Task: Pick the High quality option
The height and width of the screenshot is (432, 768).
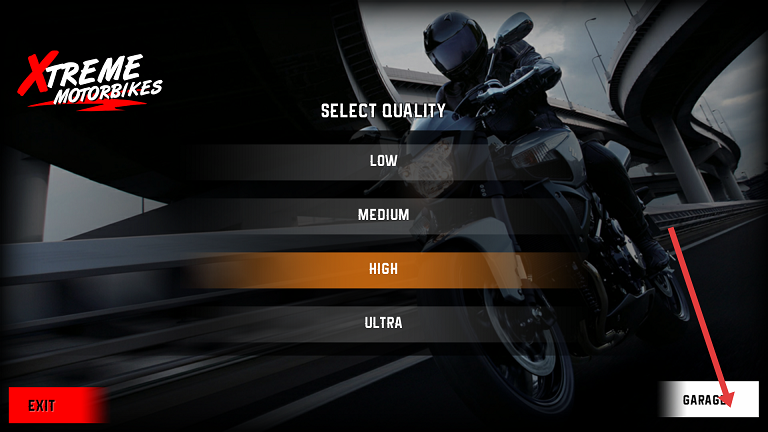Action: tap(384, 269)
